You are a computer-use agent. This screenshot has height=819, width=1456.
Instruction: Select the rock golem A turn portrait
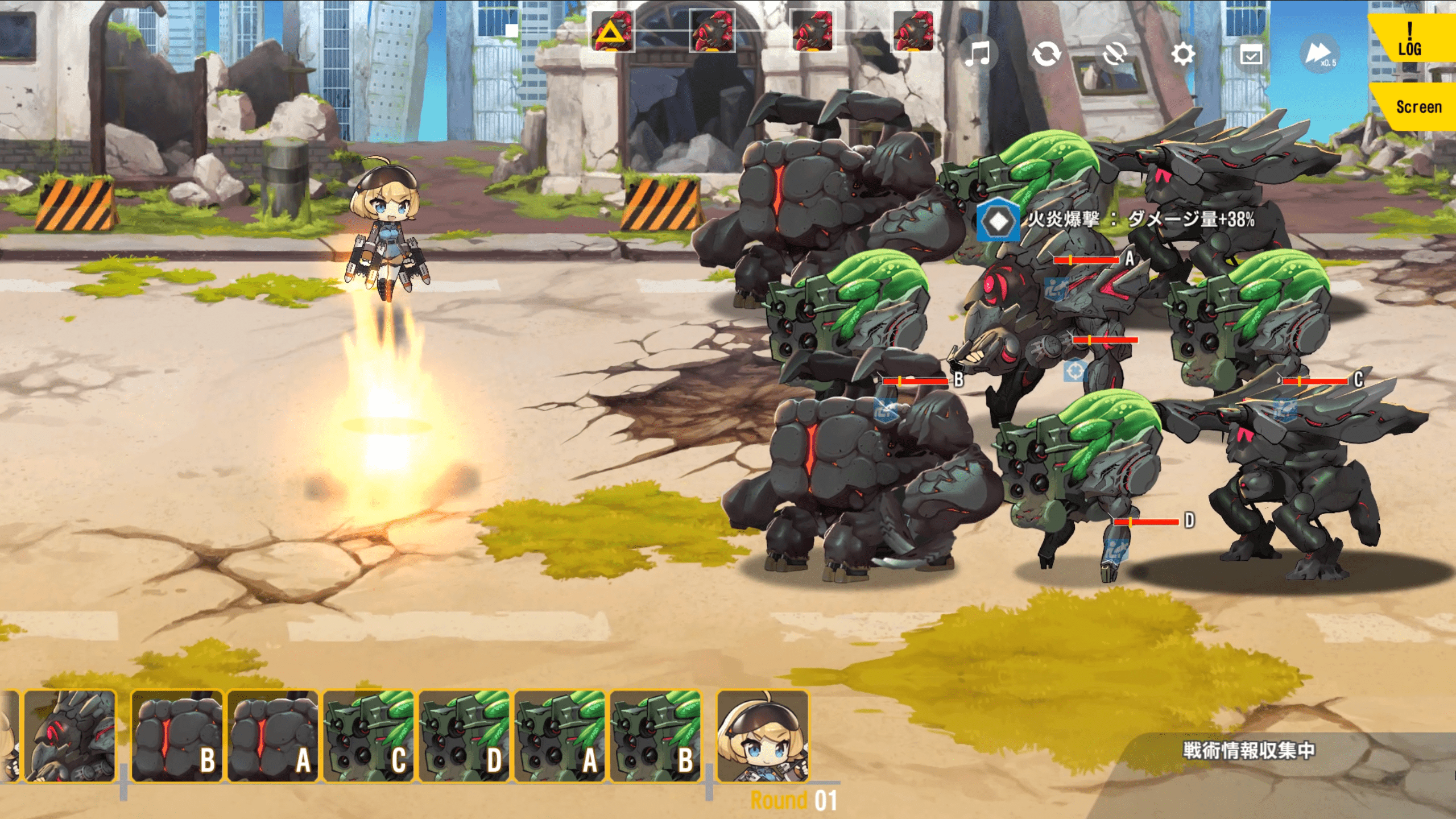click(273, 736)
